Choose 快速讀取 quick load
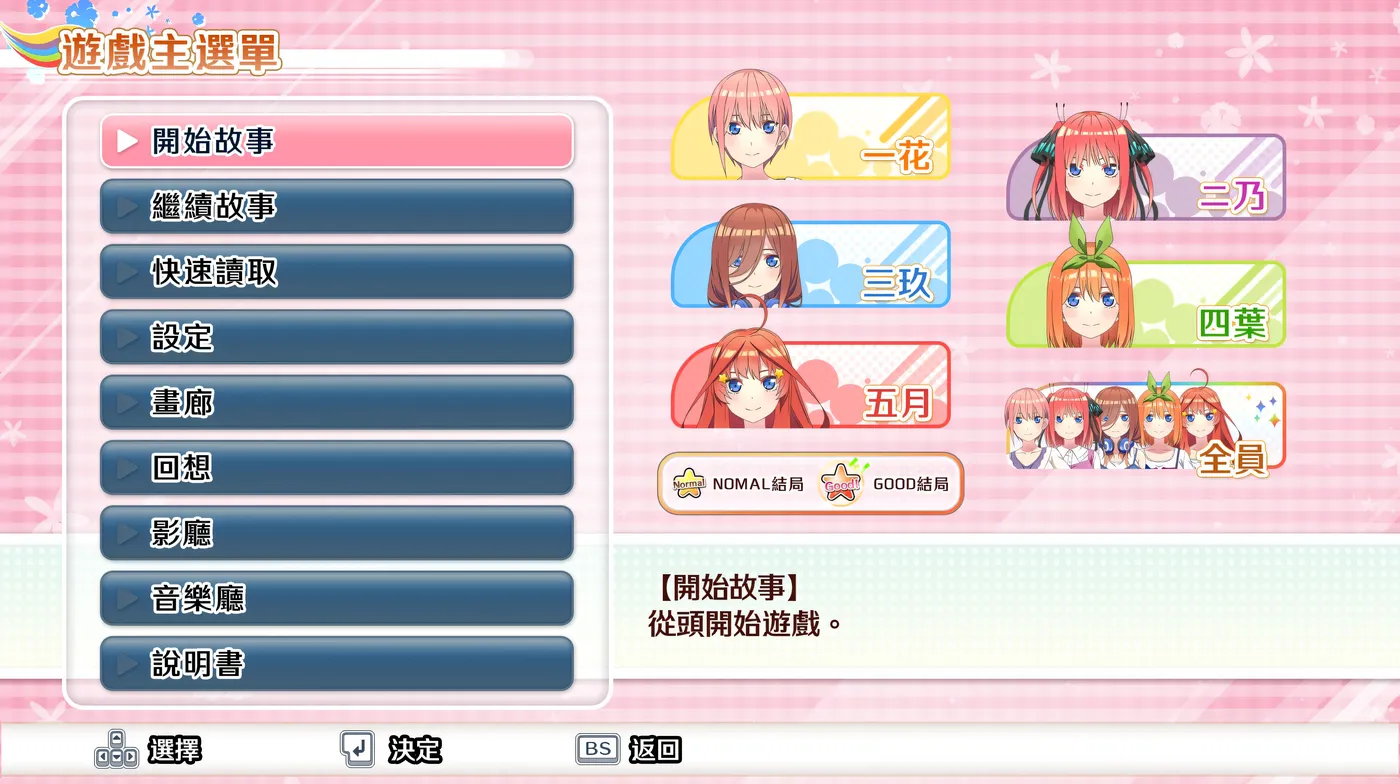The height and width of the screenshot is (784, 1400). tap(335, 271)
